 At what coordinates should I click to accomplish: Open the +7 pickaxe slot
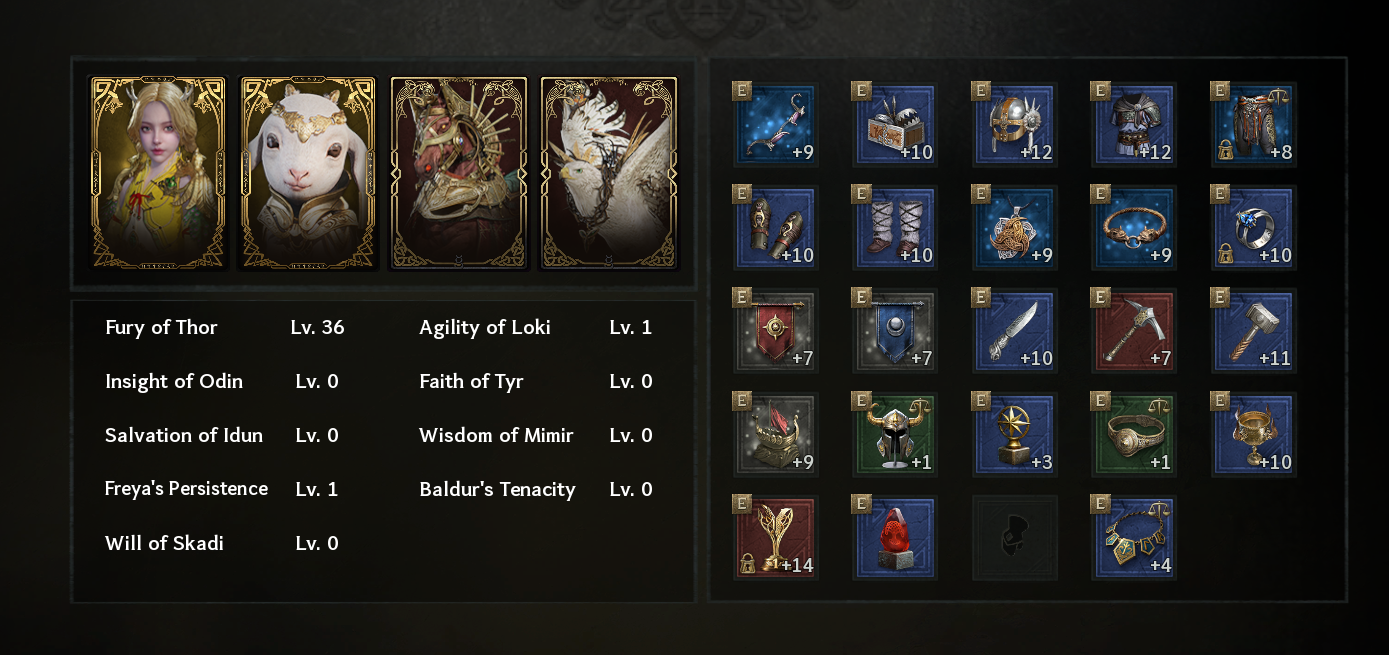[x=1133, y=331]
